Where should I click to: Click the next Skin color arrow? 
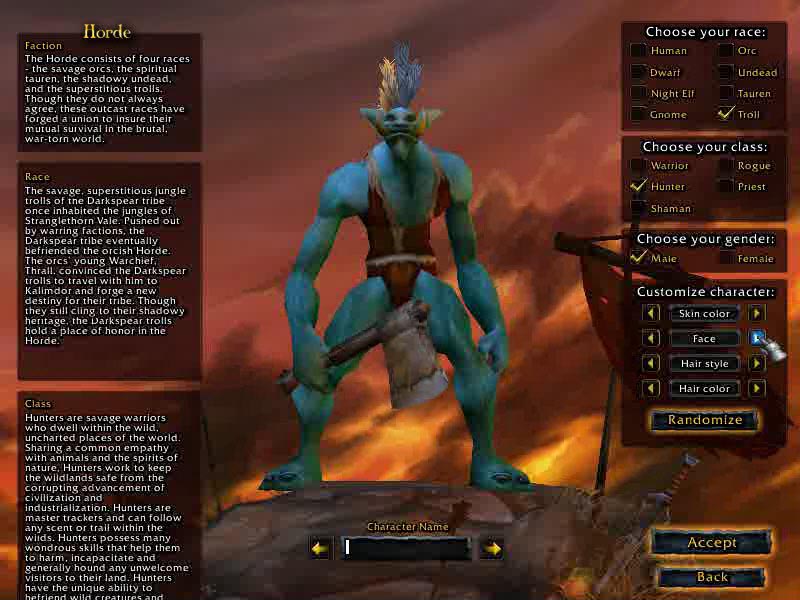tap(757, 313)
